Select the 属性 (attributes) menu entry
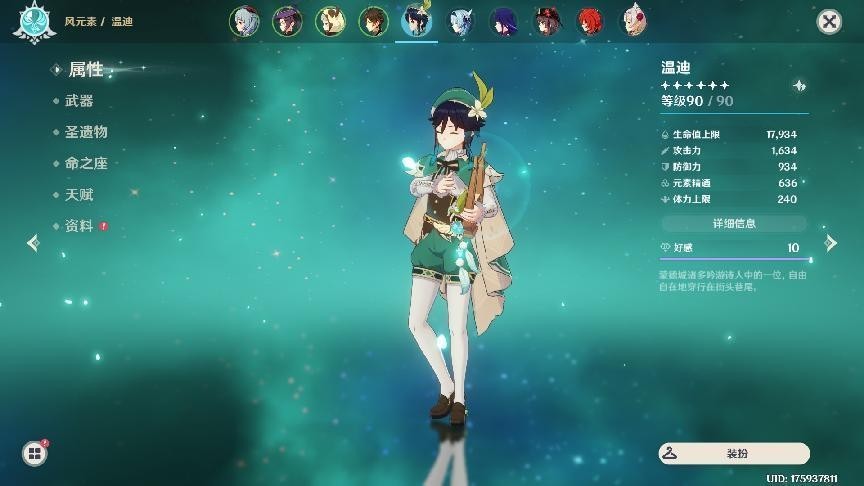864x486 pixels. pyautogui.click(x=85, y=70)
